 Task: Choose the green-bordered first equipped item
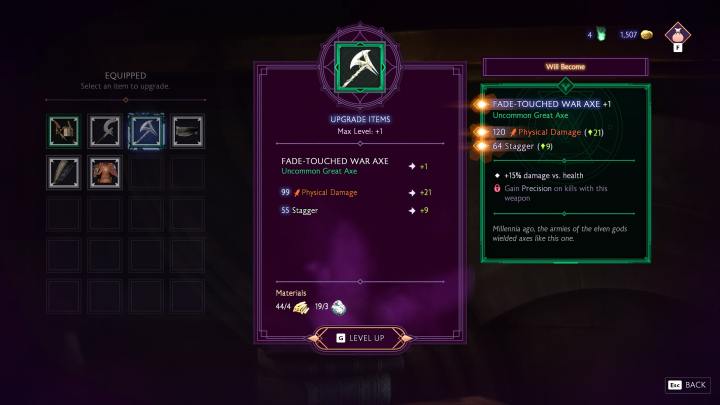(x=65, y=131)
